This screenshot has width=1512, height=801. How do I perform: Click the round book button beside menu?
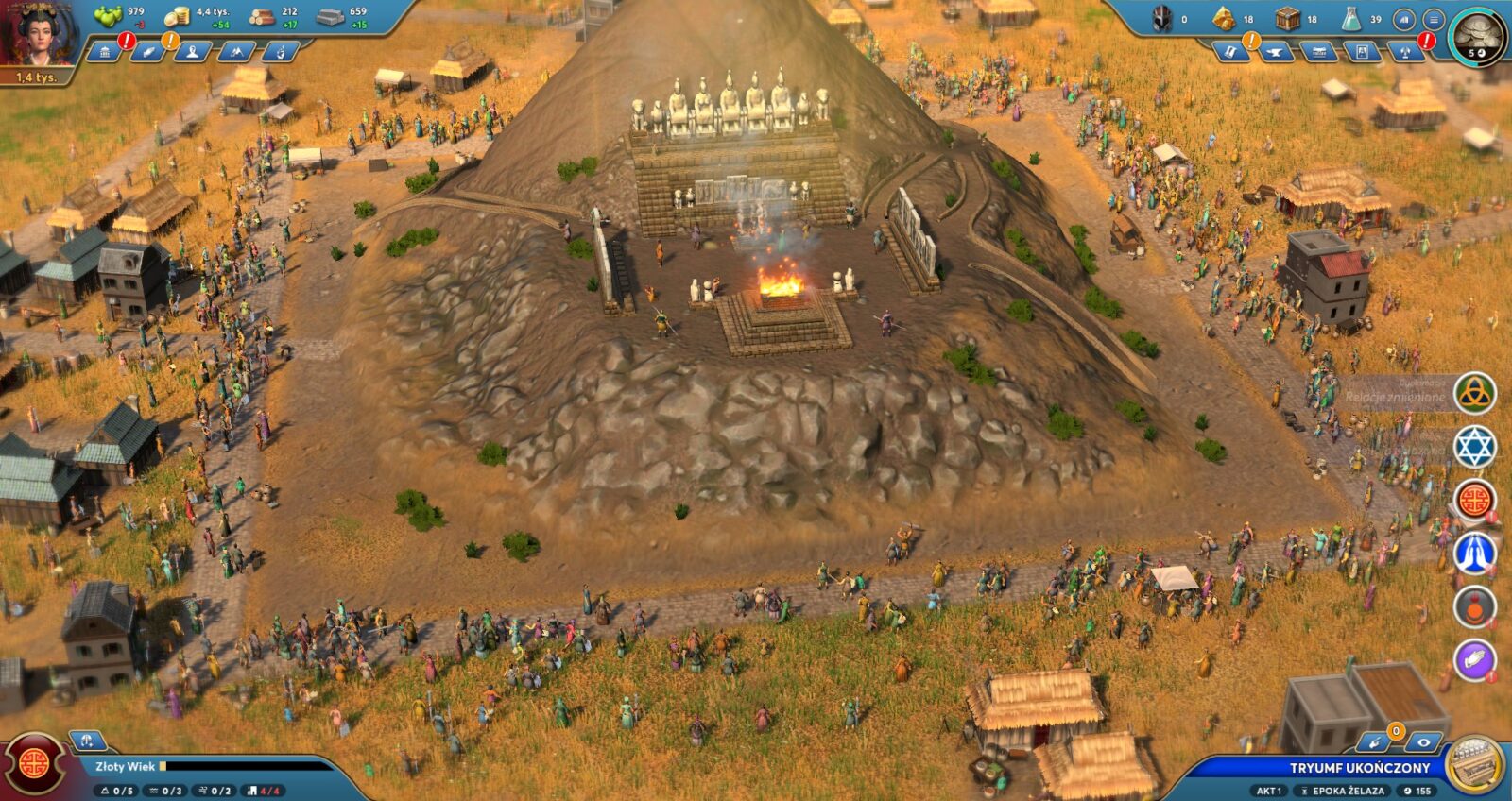1405,19
